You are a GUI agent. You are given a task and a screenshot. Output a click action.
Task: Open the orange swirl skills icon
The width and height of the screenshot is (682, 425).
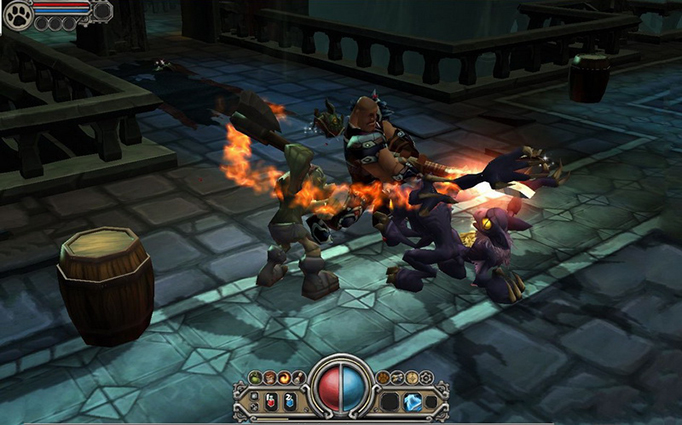283,377
